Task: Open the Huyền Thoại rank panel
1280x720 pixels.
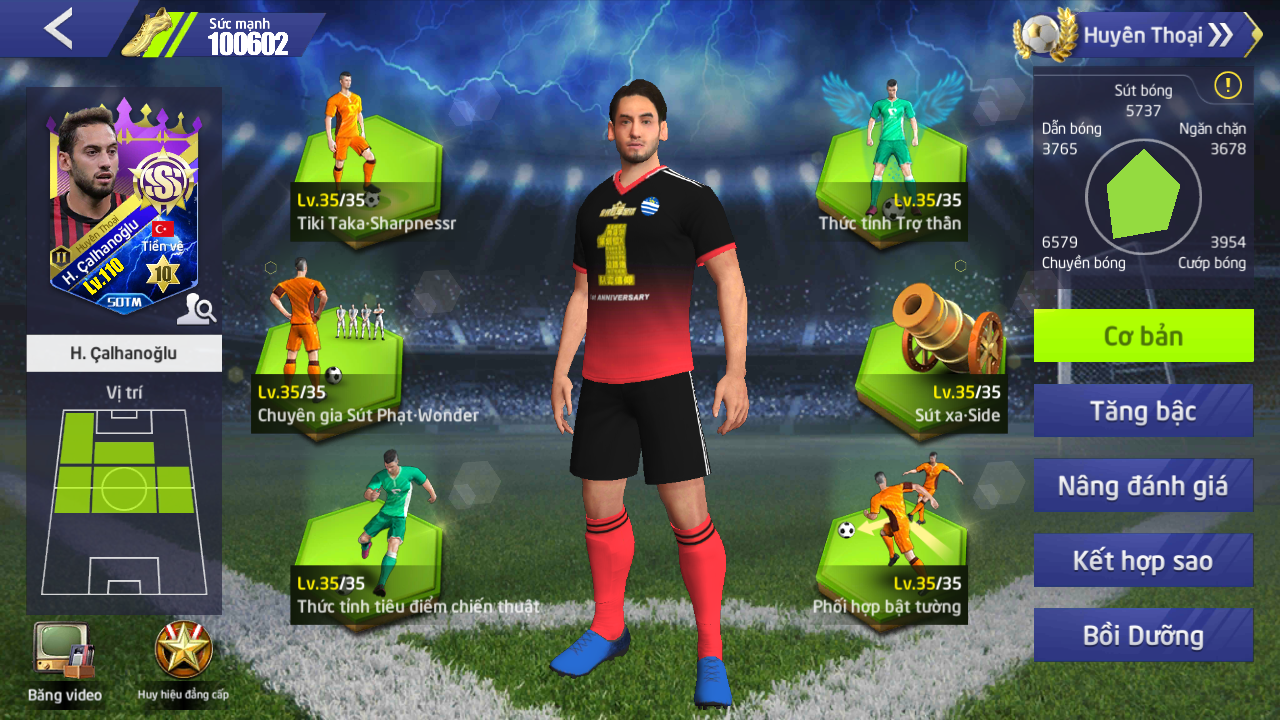Action: [x=1140, y=36]
